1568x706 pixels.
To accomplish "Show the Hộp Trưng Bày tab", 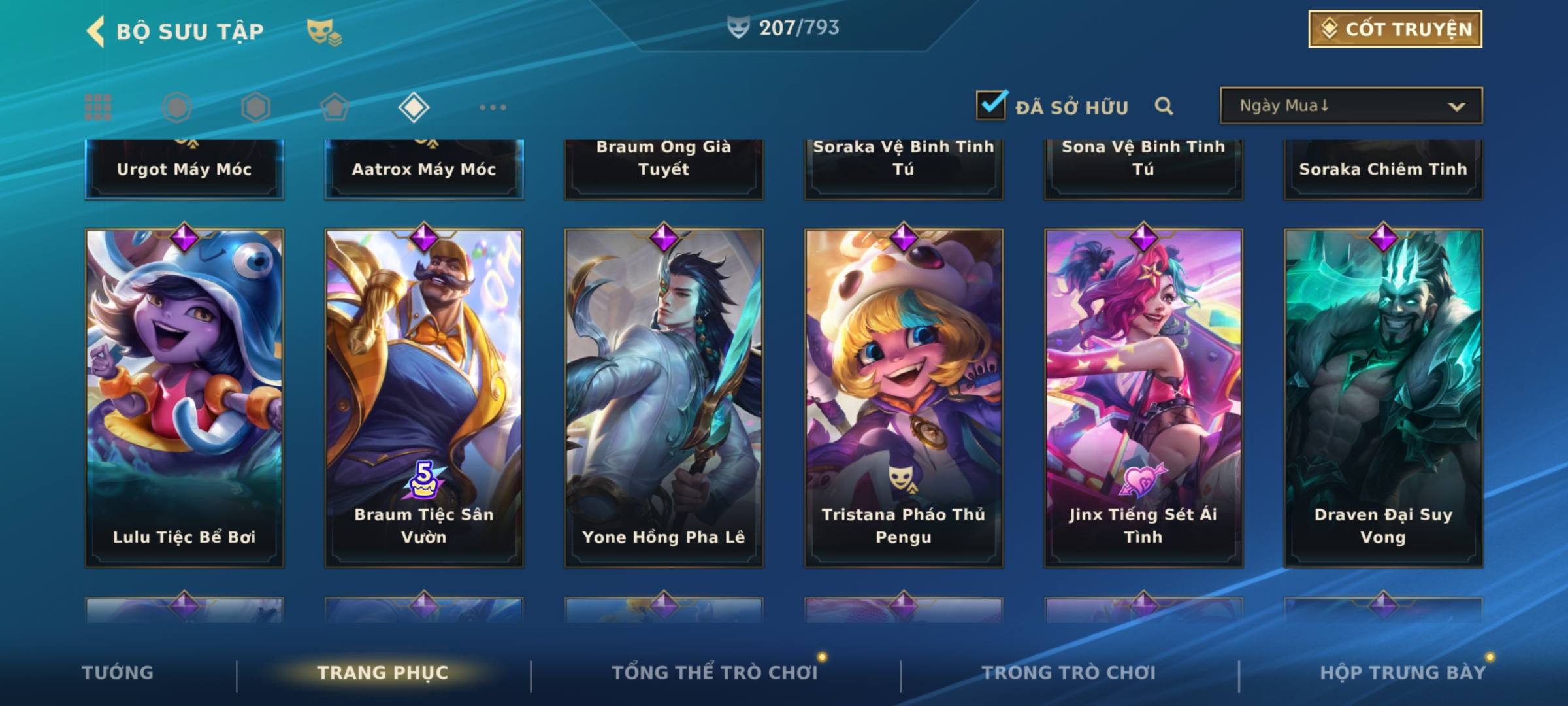I will click(1403, 673).
